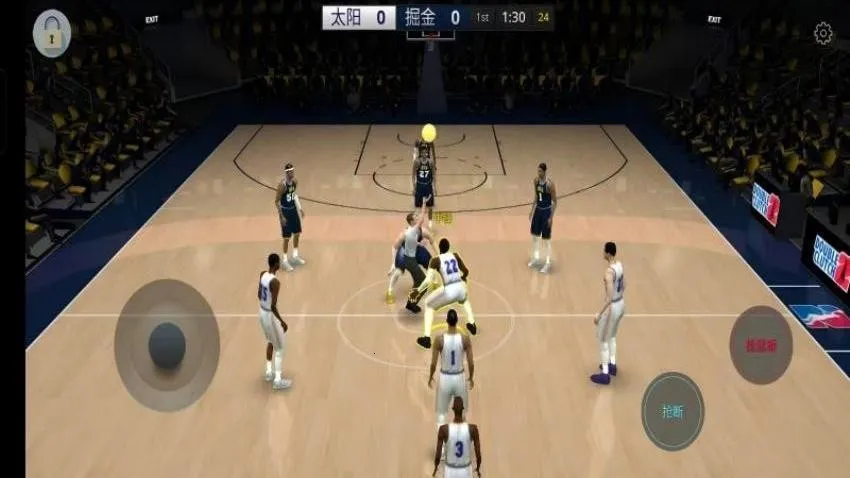Screen dimensions: 850x478
Task: Click the virtual joystick pad
Action: [x=166, y=345]
